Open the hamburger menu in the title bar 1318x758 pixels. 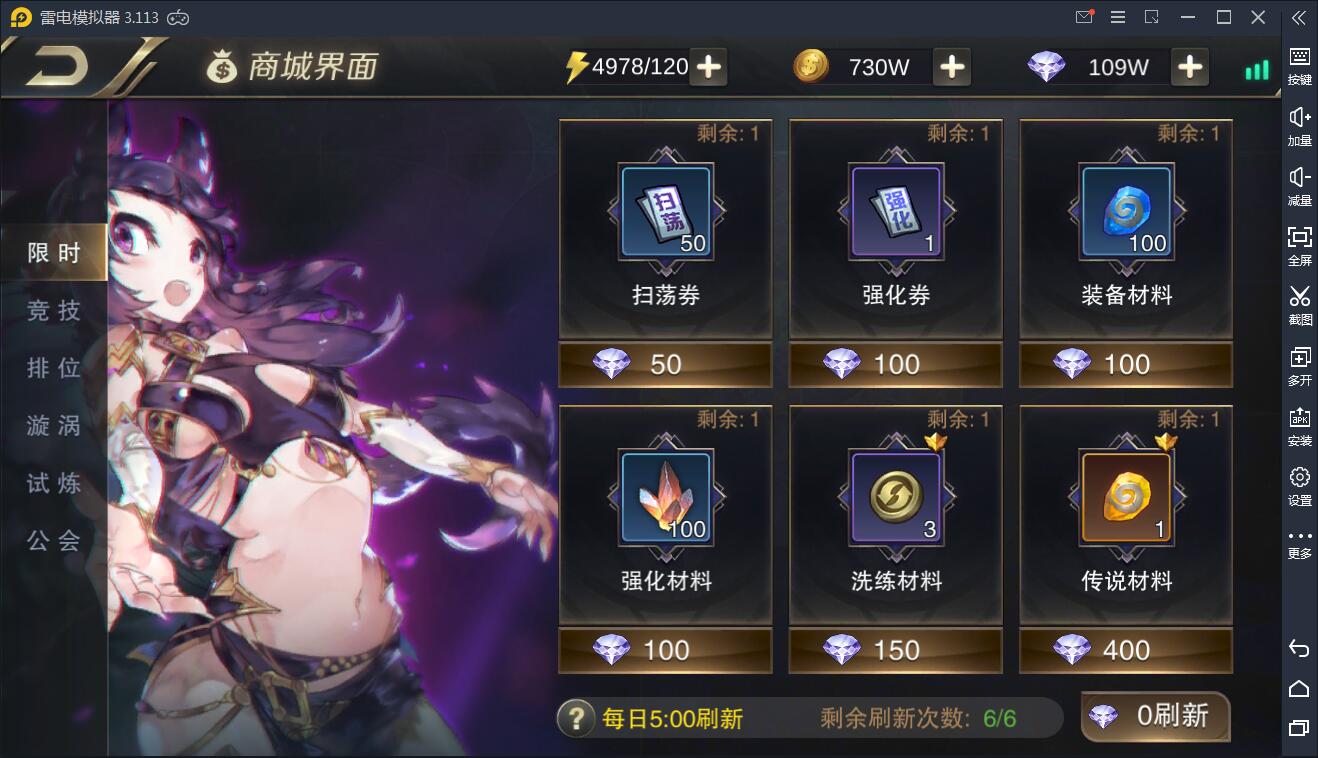pyautogui.click(x=1117, y=16)
